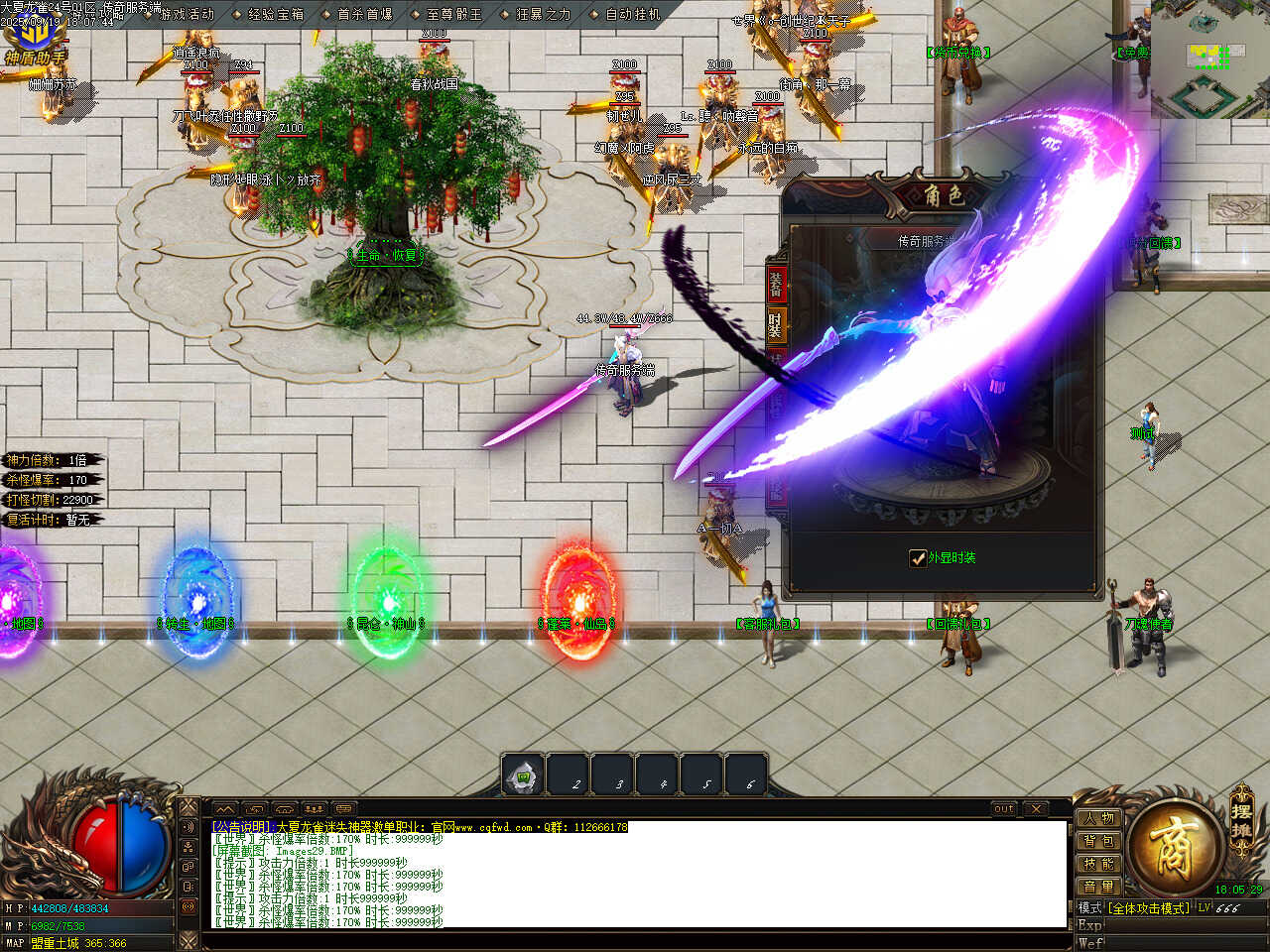Use the item in hotbar slot one
The height and width of the screenshot is (952, 1270).
click(524, 776)
